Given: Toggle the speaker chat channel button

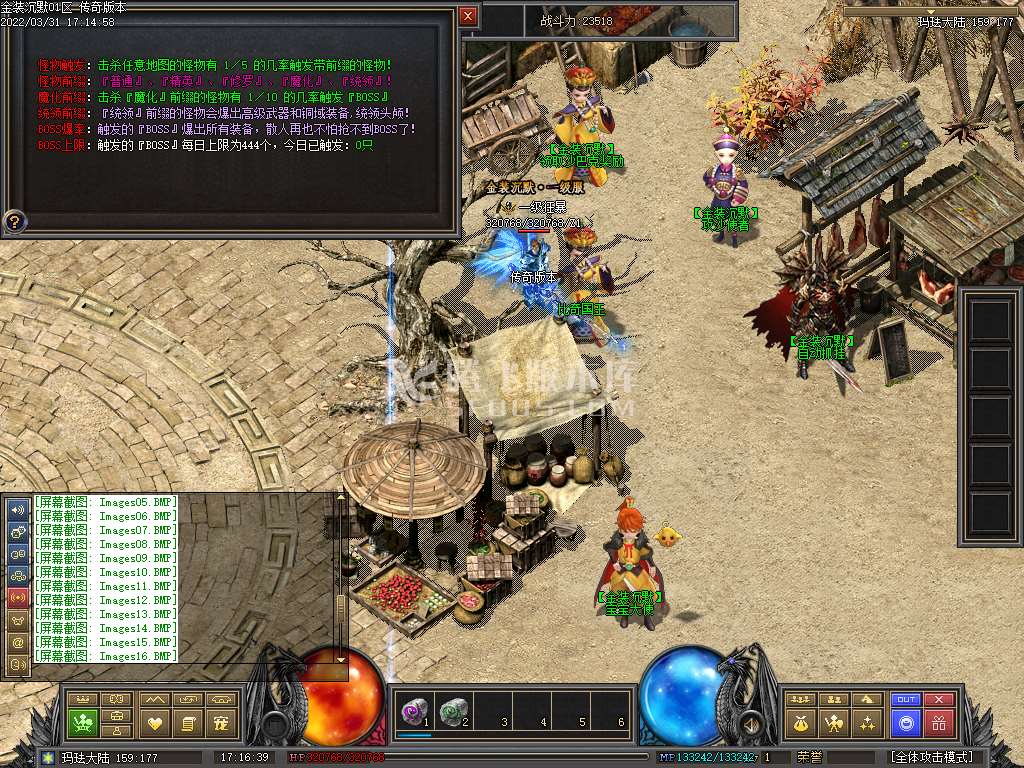Looking at the screenshot, I should tap(18, 509).
